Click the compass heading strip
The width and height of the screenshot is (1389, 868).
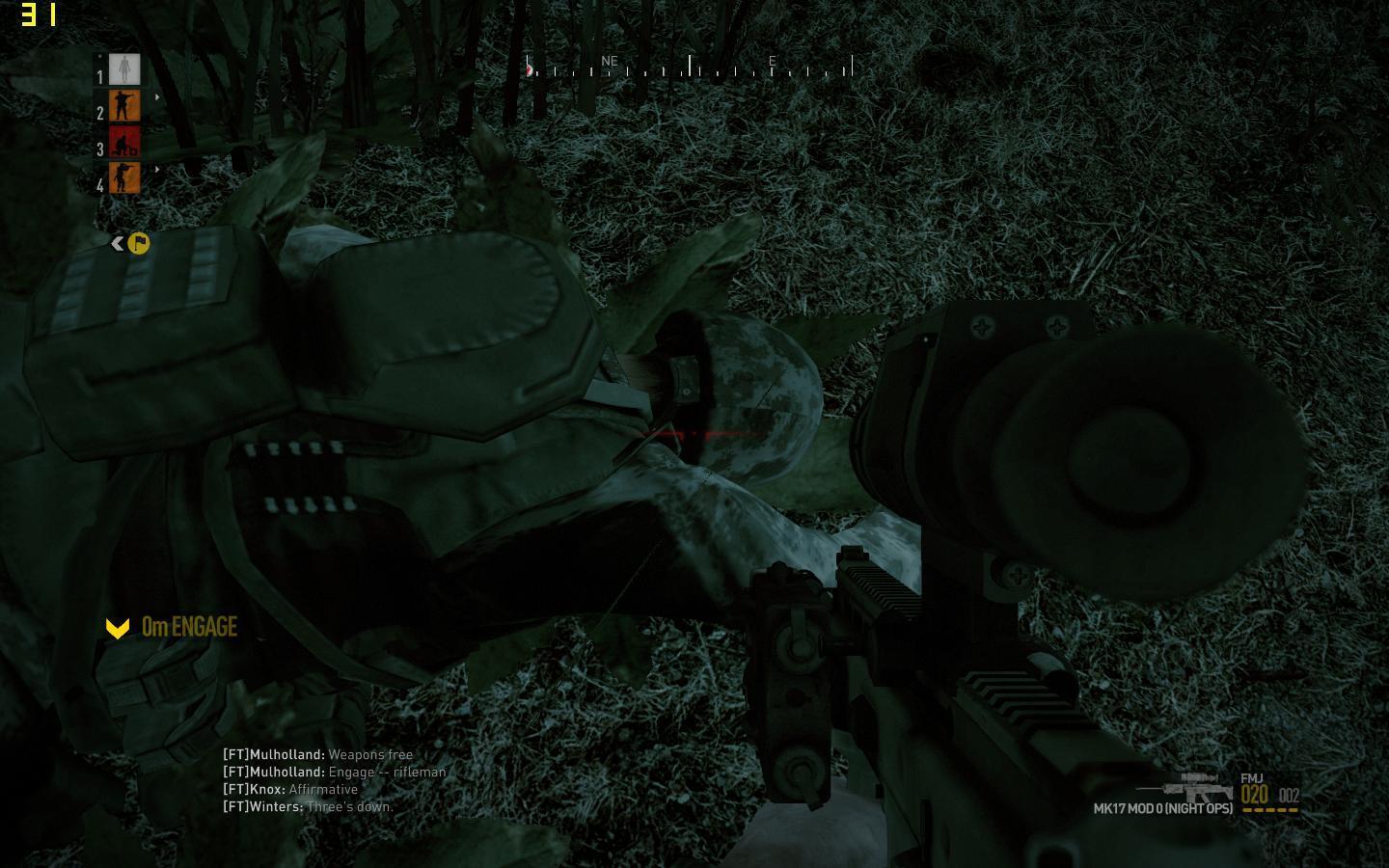(x=690, y=66)
